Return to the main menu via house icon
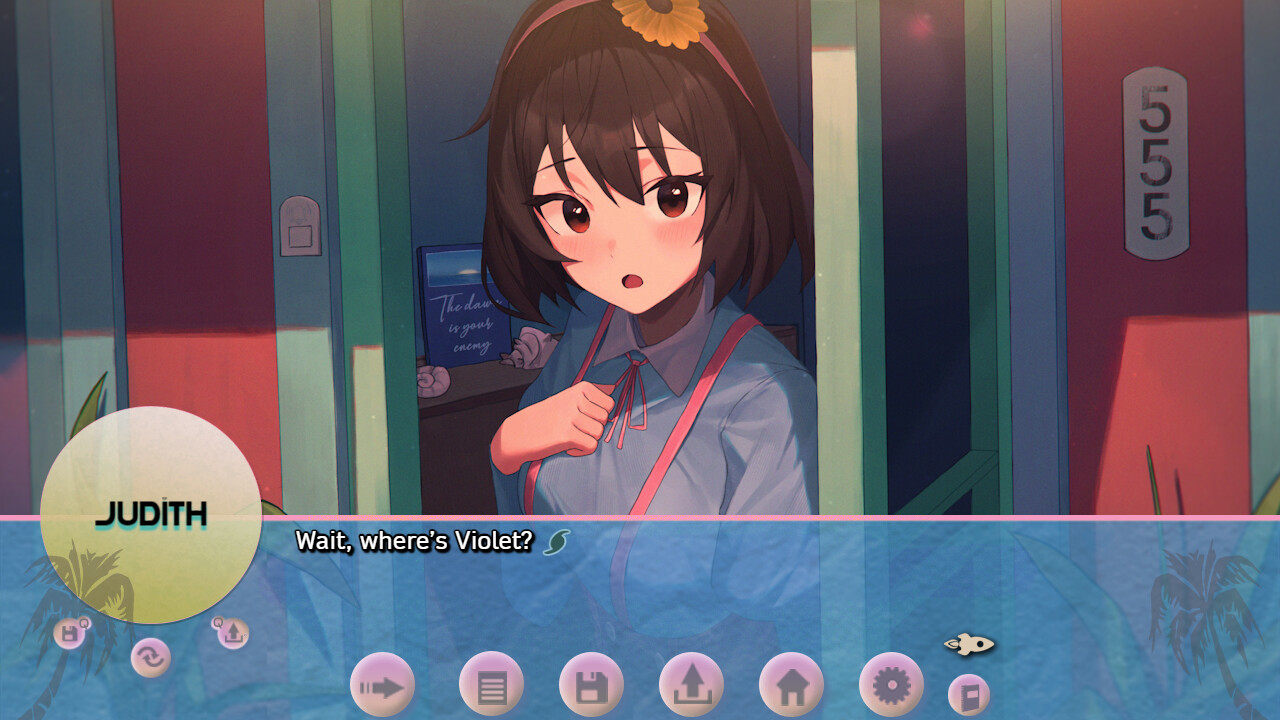Screen dimensions: 1280x720 [791, 685]
